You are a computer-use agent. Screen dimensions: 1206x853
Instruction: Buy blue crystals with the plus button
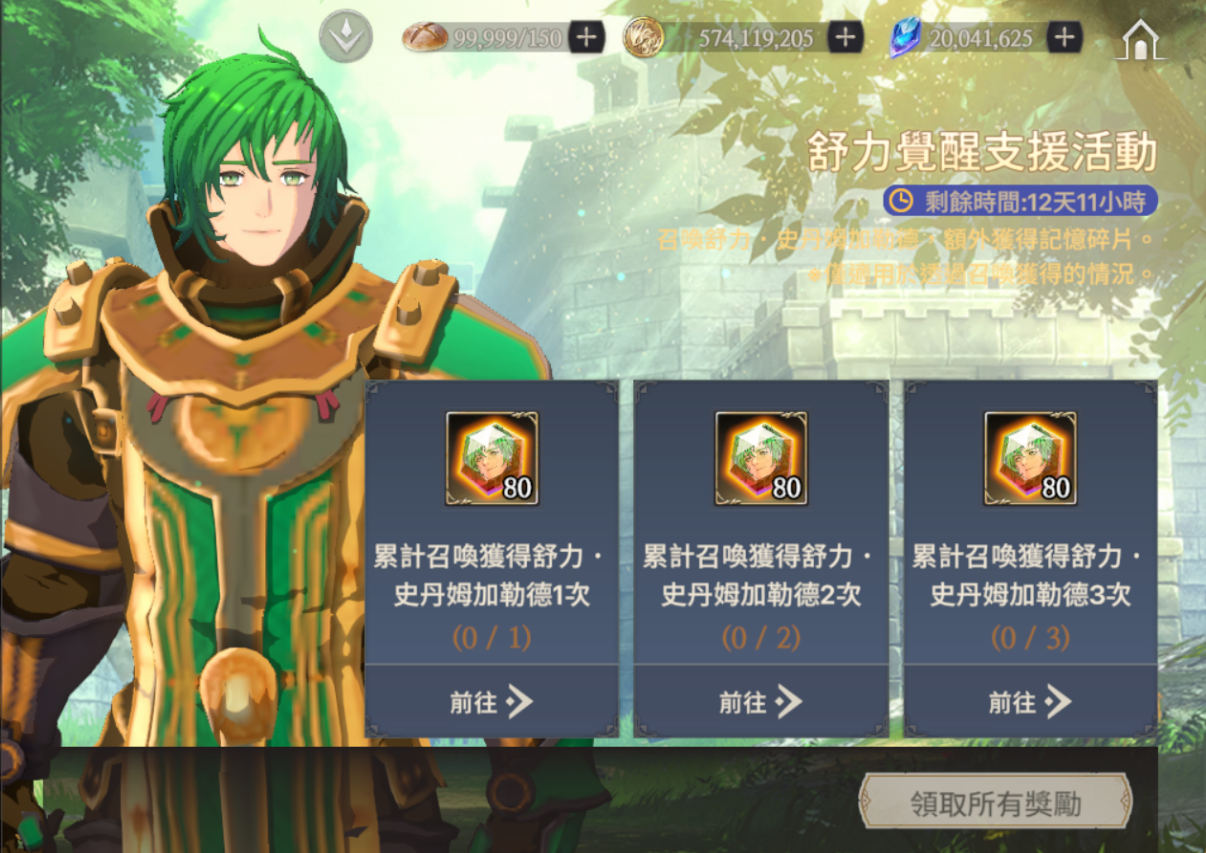[1065, 38]
